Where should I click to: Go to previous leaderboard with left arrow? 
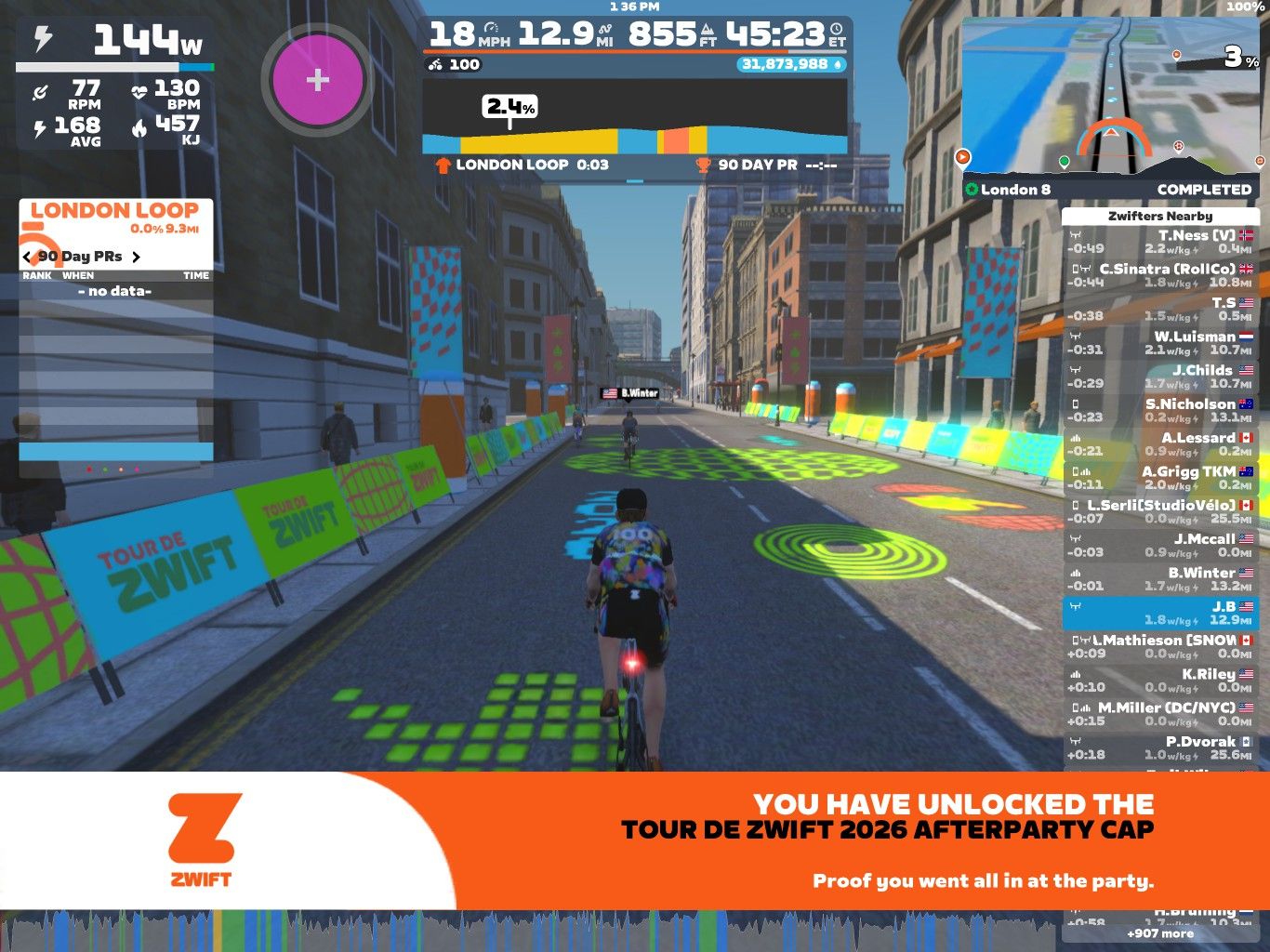(27, 257)
